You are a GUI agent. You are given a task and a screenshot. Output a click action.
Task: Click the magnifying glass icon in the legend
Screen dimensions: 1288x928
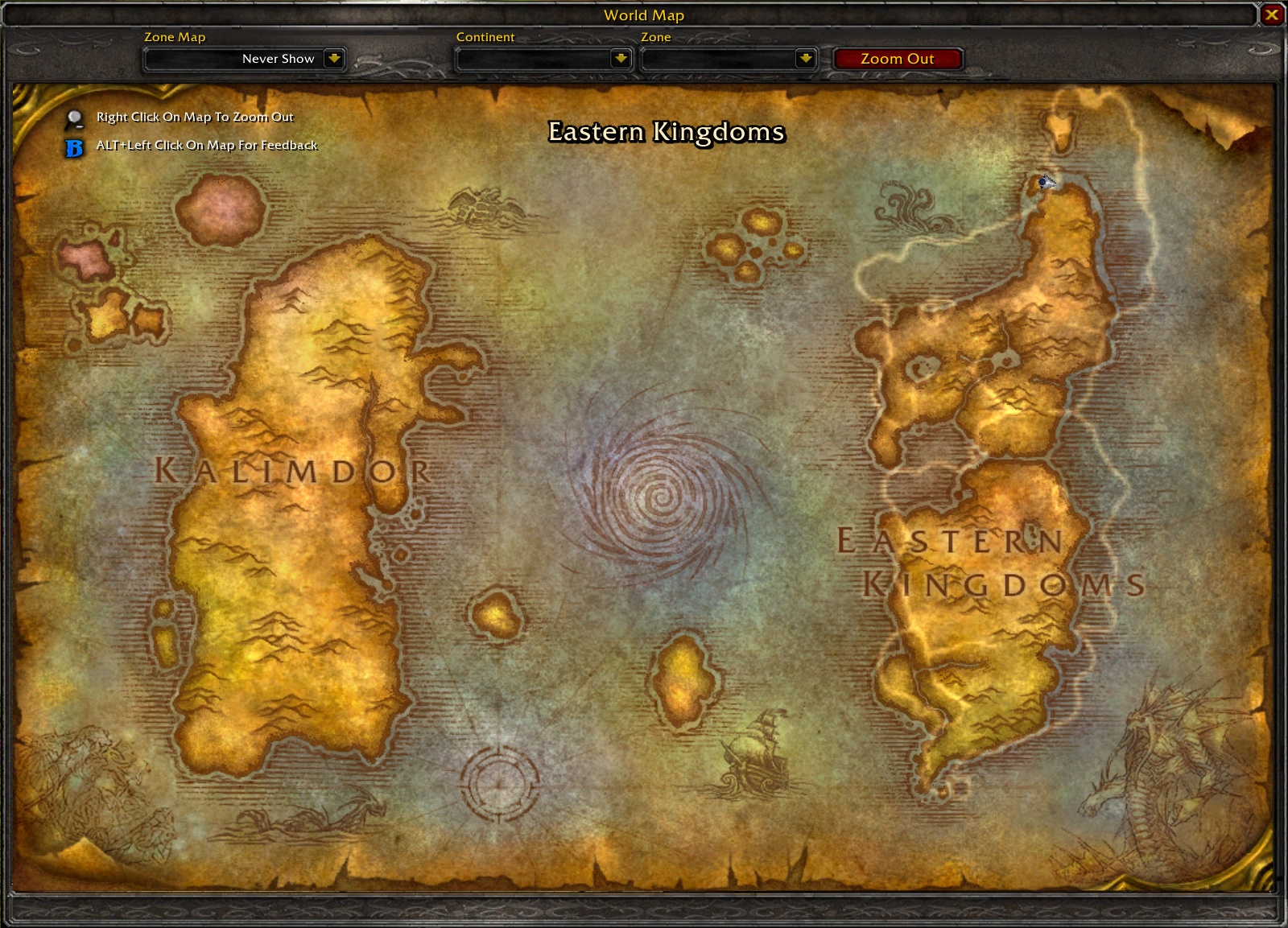(73, 117)
